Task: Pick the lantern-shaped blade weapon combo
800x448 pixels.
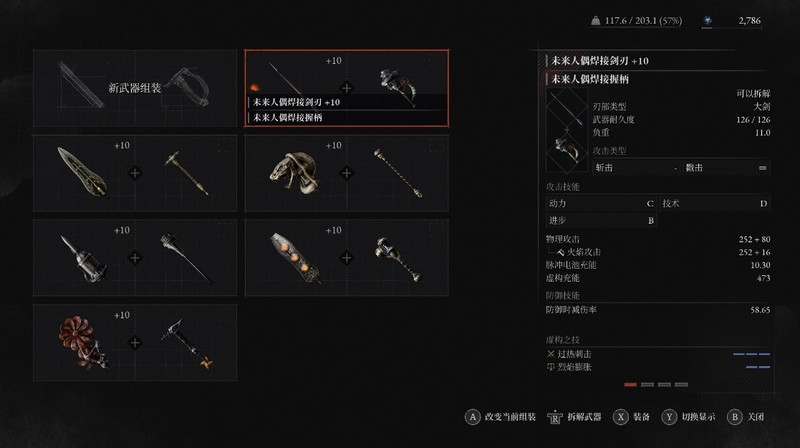Action: pos(135,256)
